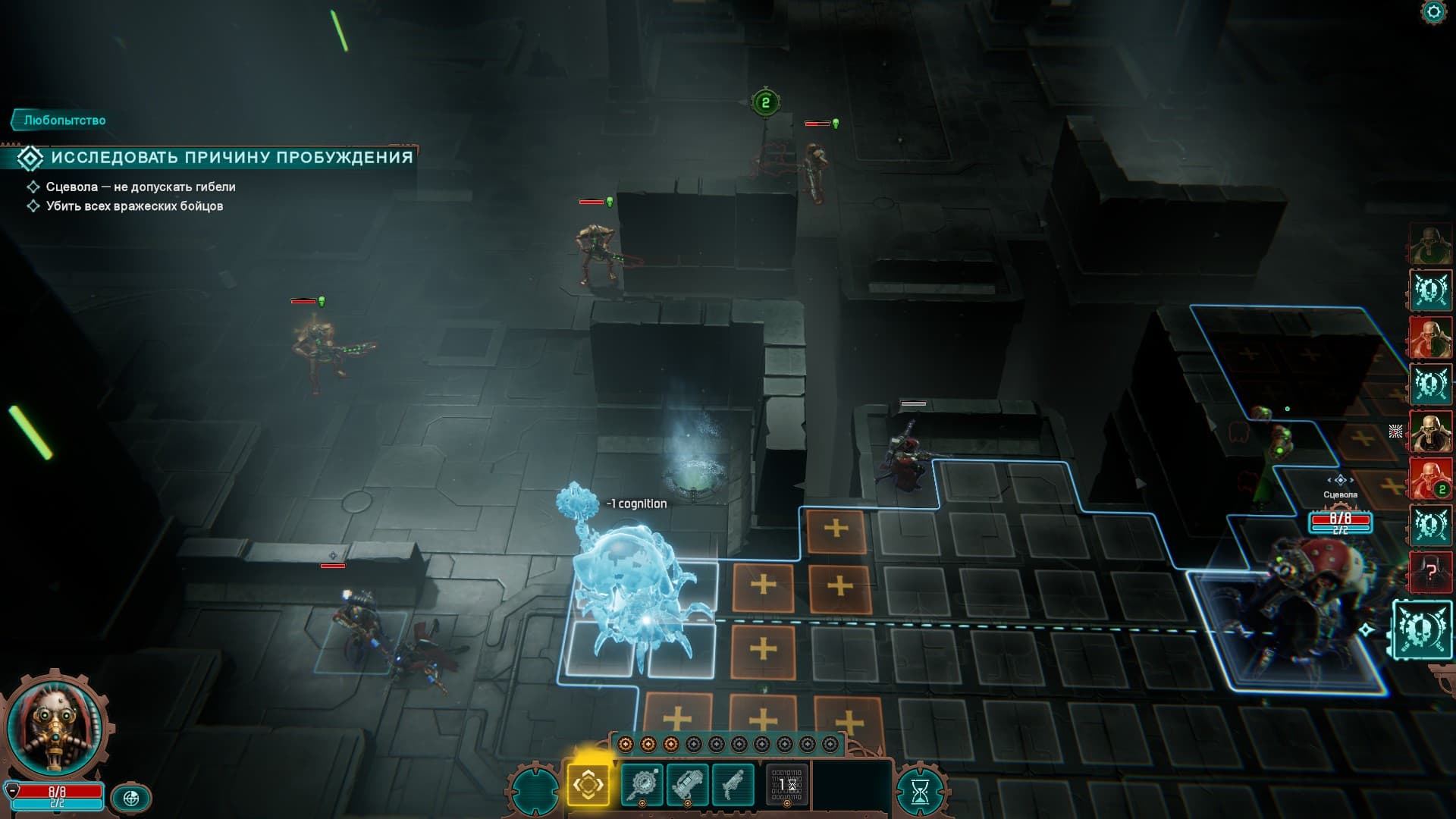1456x819 pixels.
Task: Select the heavy gun weapon ability
Action: 687,784
